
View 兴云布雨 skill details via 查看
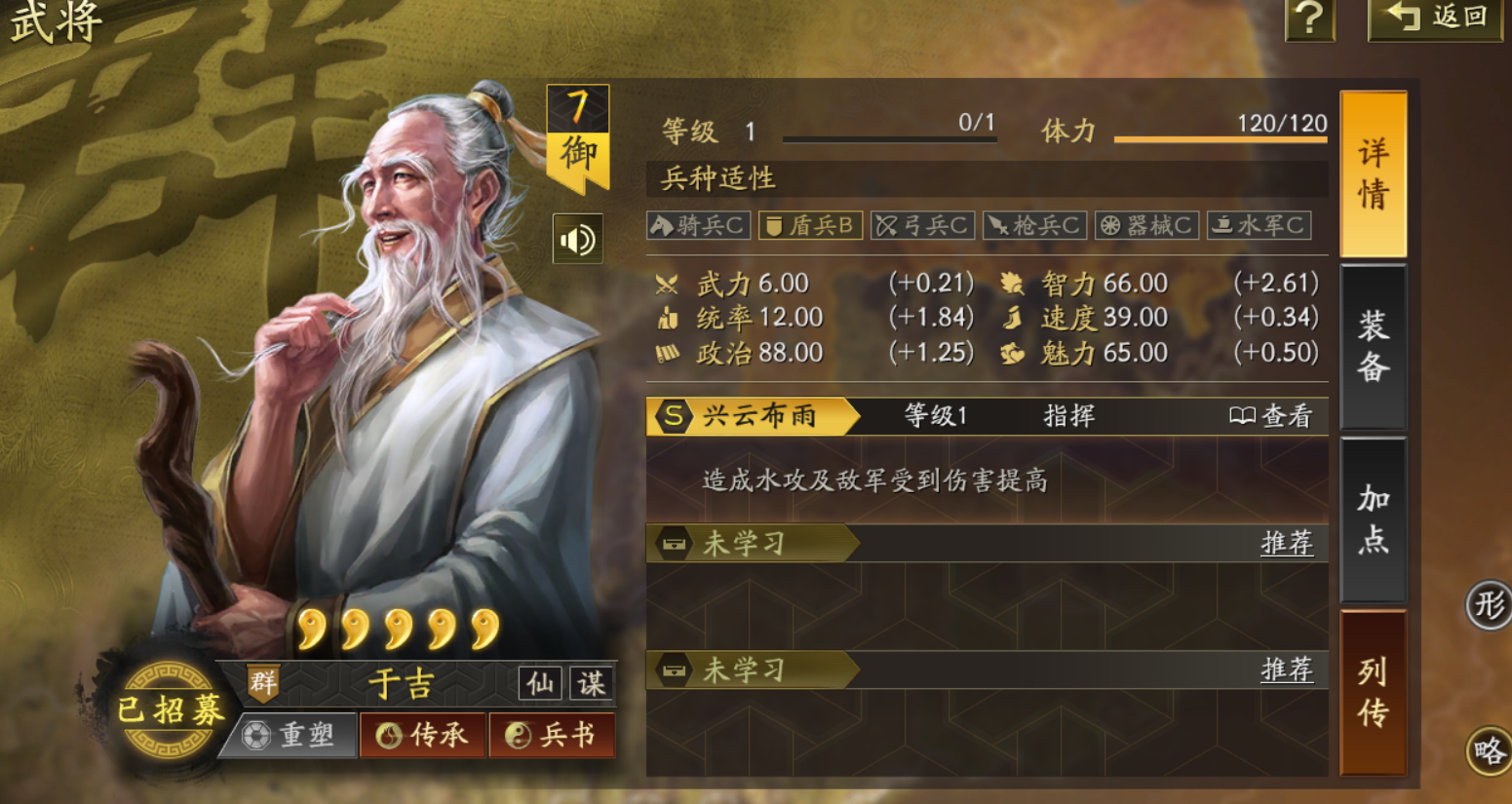point(1279,416)
